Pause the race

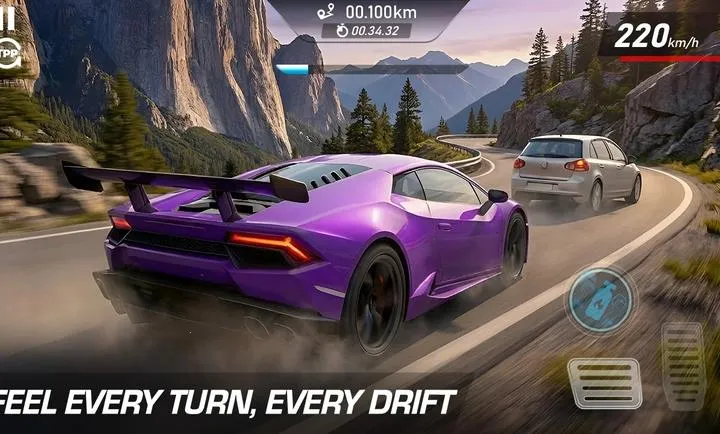[9, 15]
